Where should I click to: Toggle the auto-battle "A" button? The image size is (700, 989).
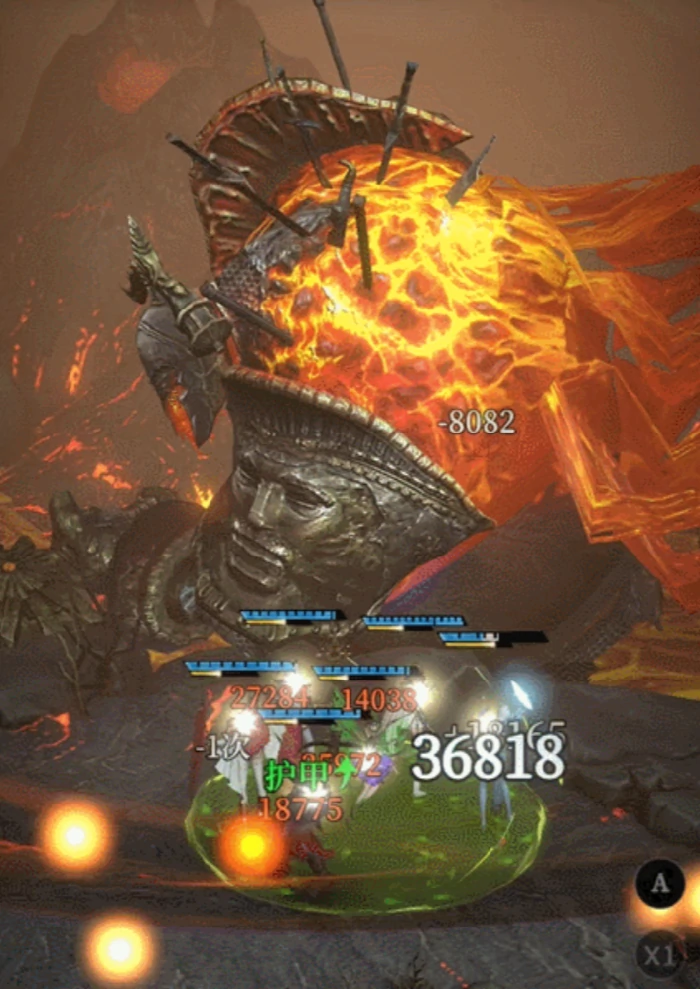pos(660,884)
